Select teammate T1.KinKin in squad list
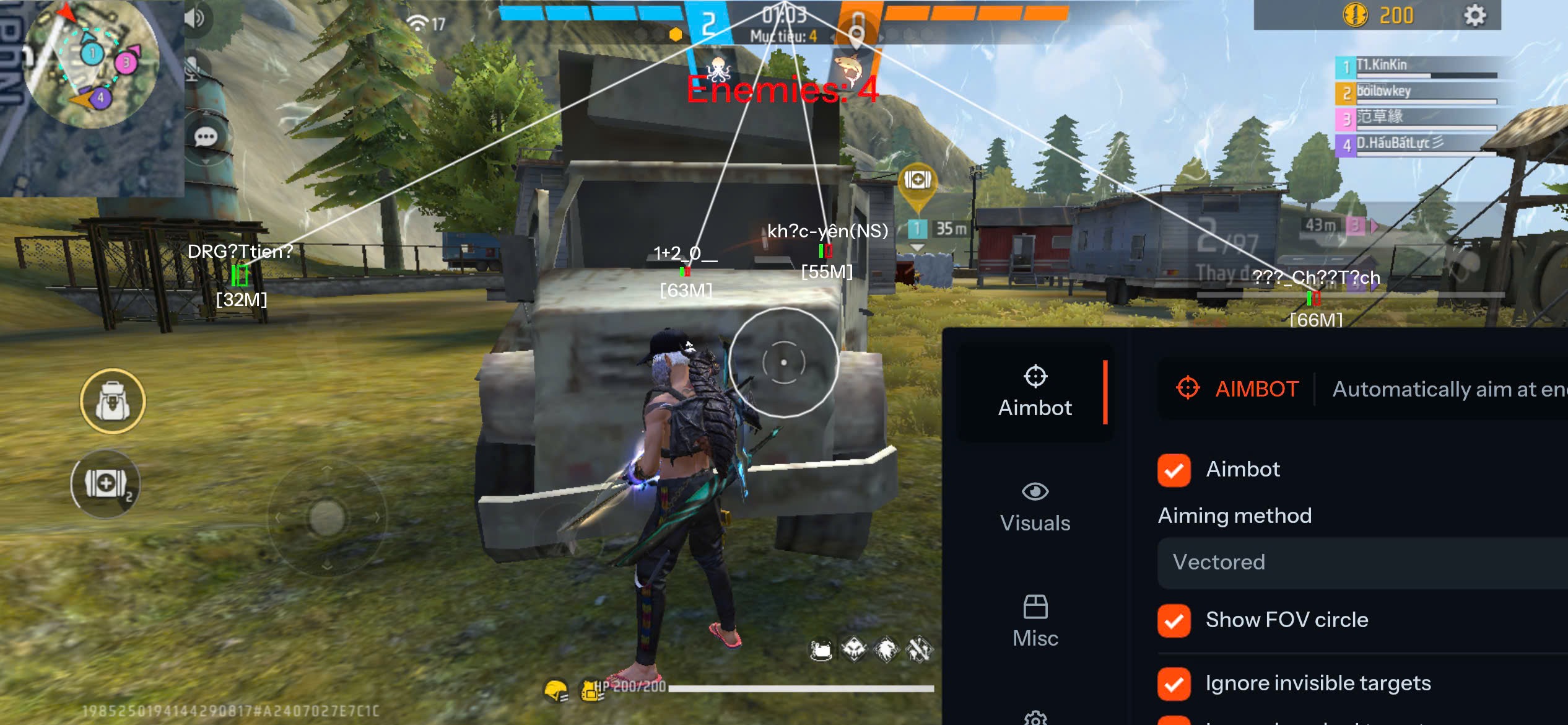This screenshot has width=1568, height=725. coord(1418,67)
